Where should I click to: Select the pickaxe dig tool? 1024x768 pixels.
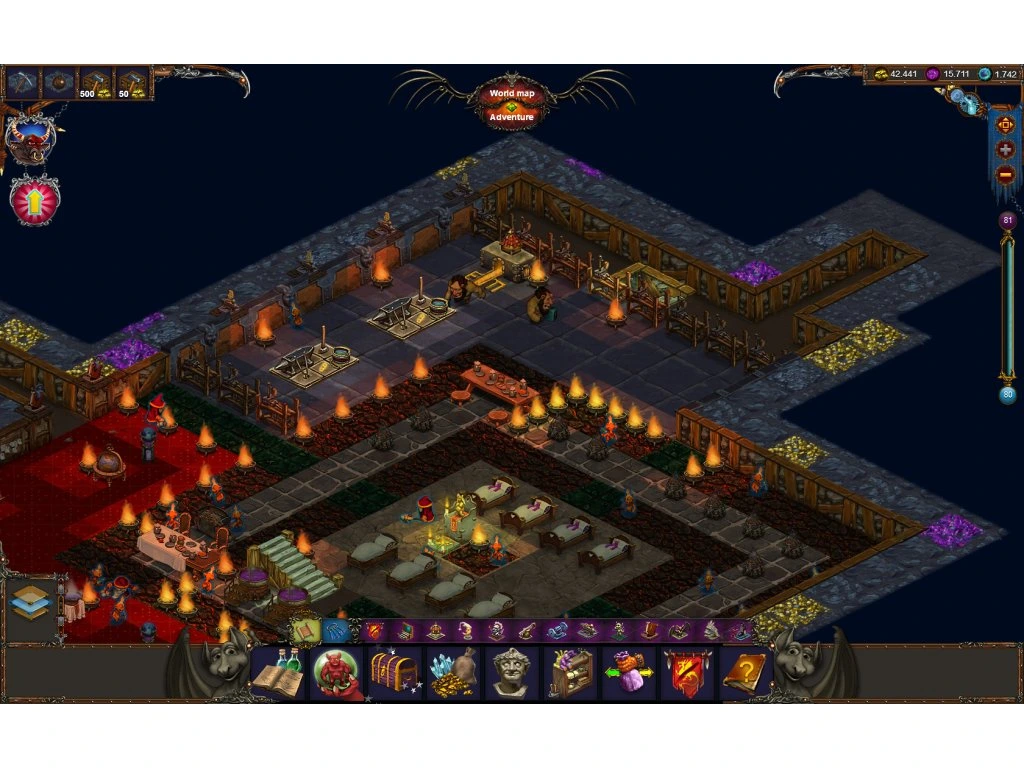pyautogui.click(x=23, y=82)
